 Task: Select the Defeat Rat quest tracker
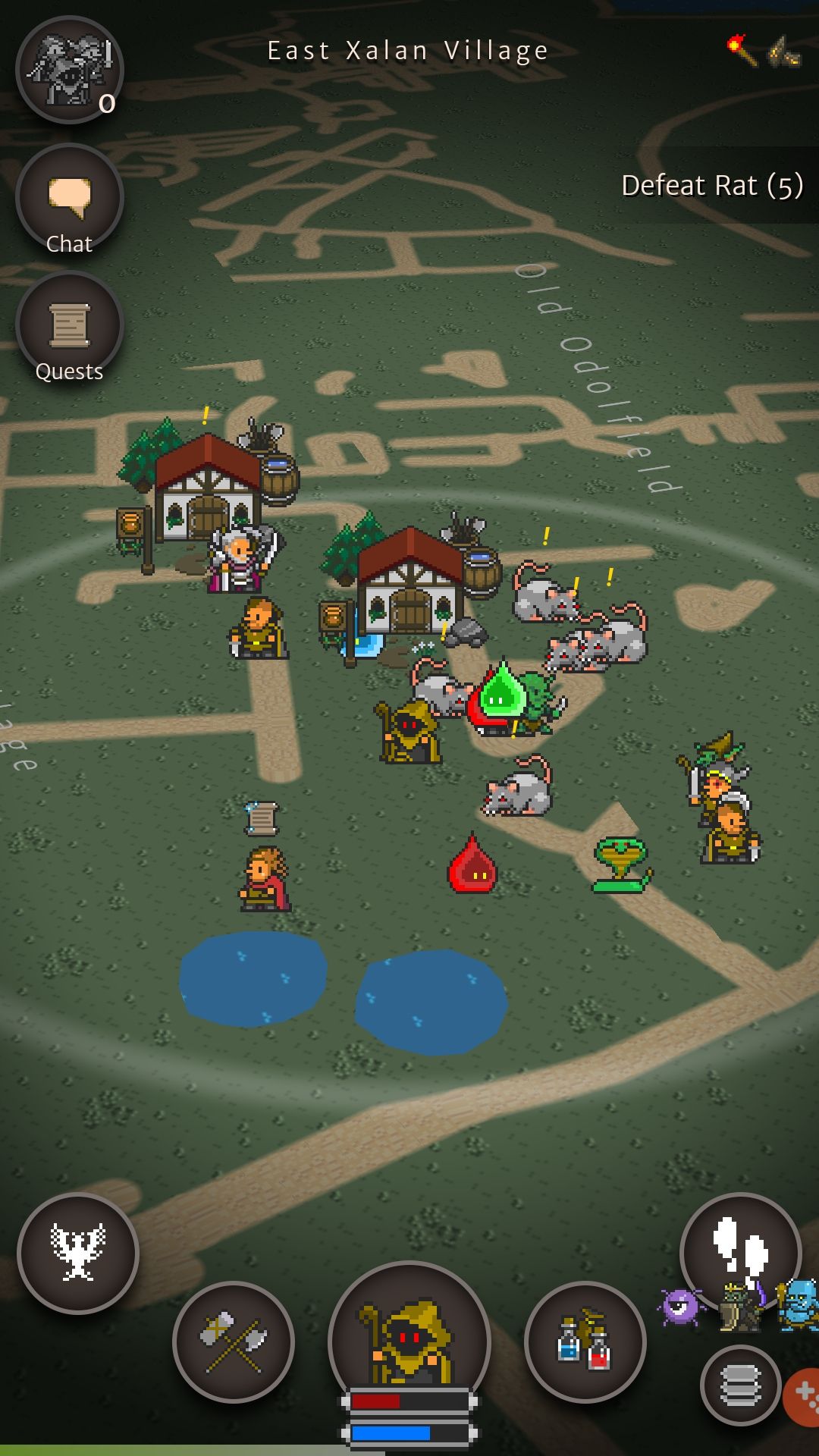point(711,185)
